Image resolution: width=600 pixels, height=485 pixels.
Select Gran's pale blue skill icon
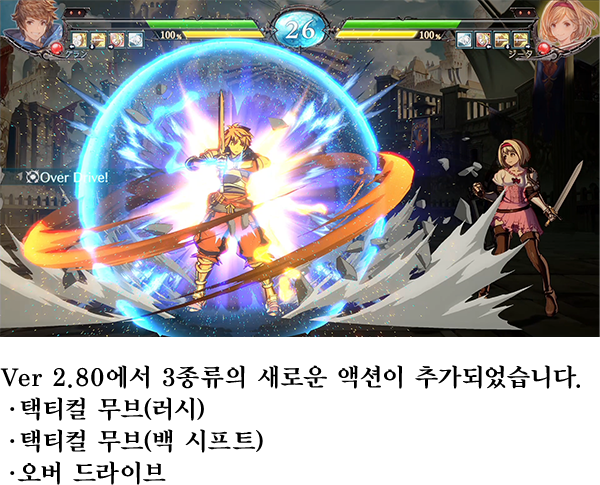coord(135,40)
